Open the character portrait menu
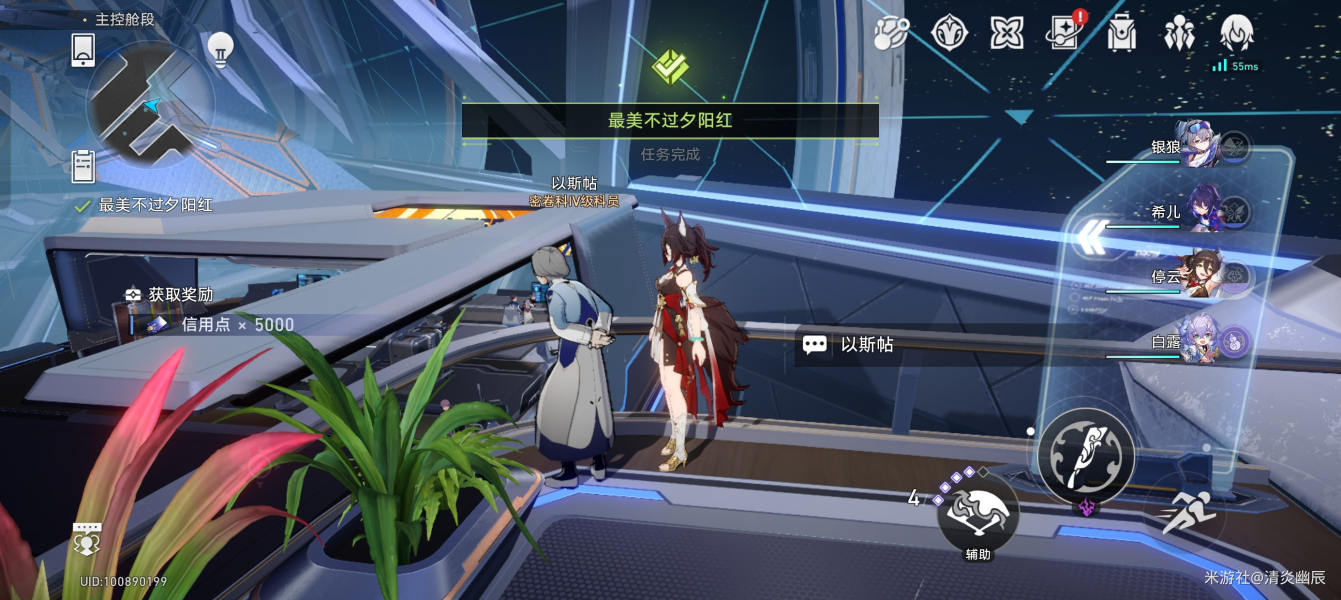 [1237, 33]
